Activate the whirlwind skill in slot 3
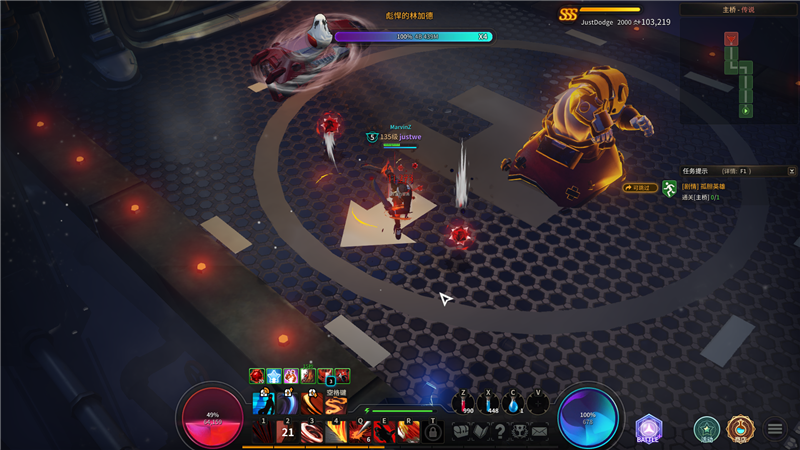This screenshot has height=450, width=800. coord(311,431)
